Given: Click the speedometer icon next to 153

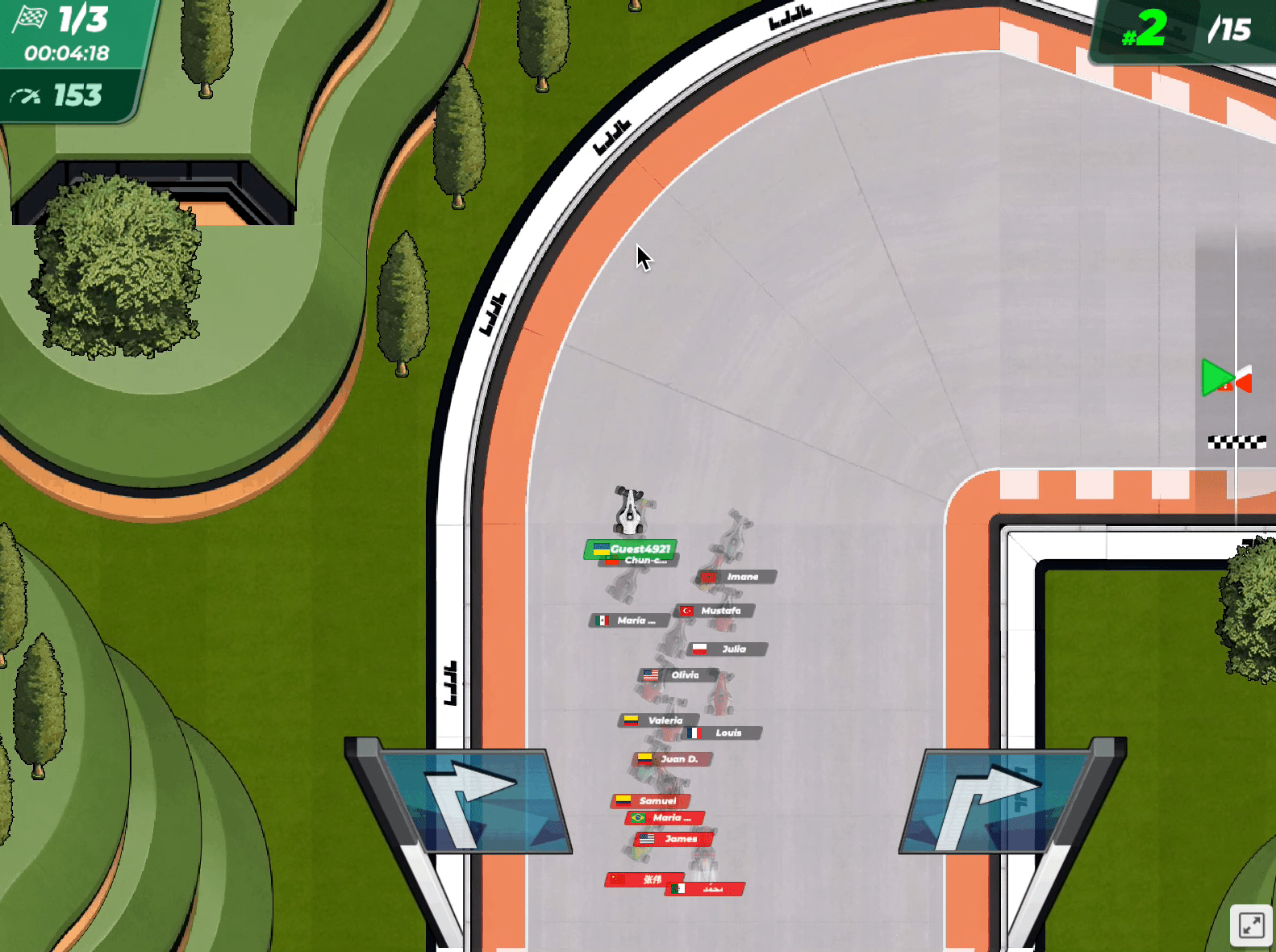Looking at the screenshot, I should [x=28, y=95].
